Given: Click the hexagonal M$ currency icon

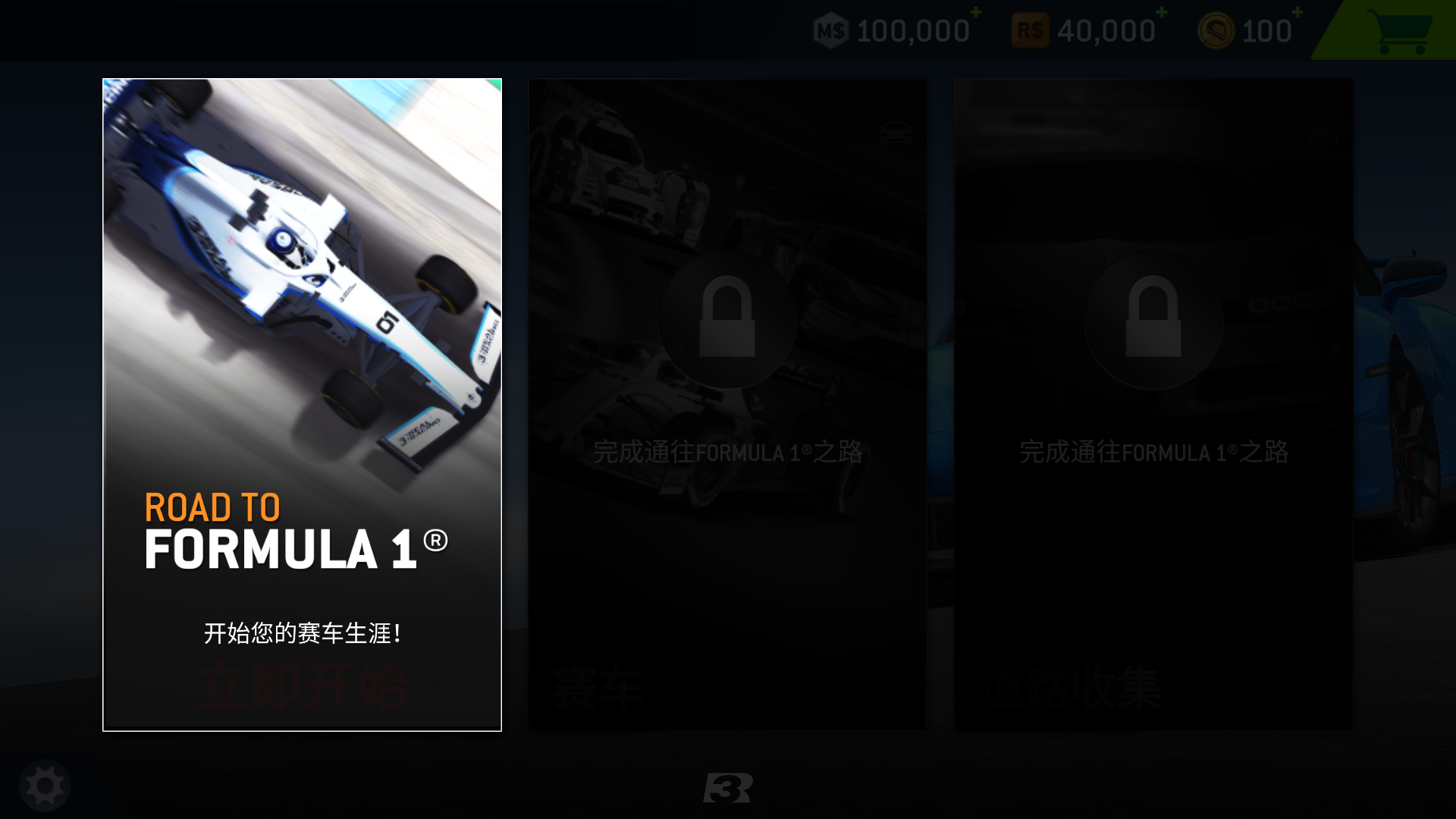Looking at the screenshot, I should click(x=832, y=30).
